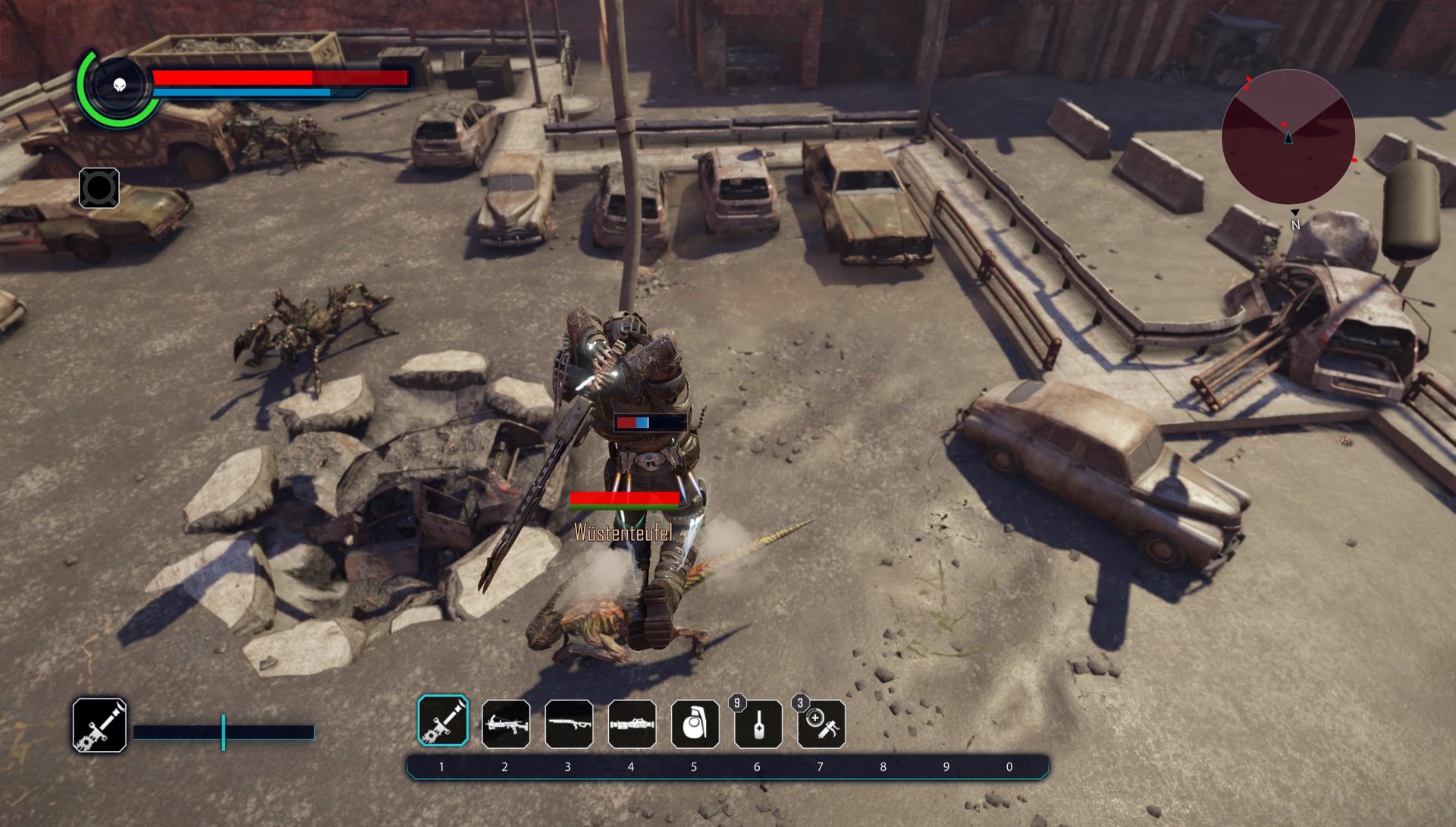Use the healing potion bottle with count 9
The image size is (1456, 827).
[x=758, y=724]
